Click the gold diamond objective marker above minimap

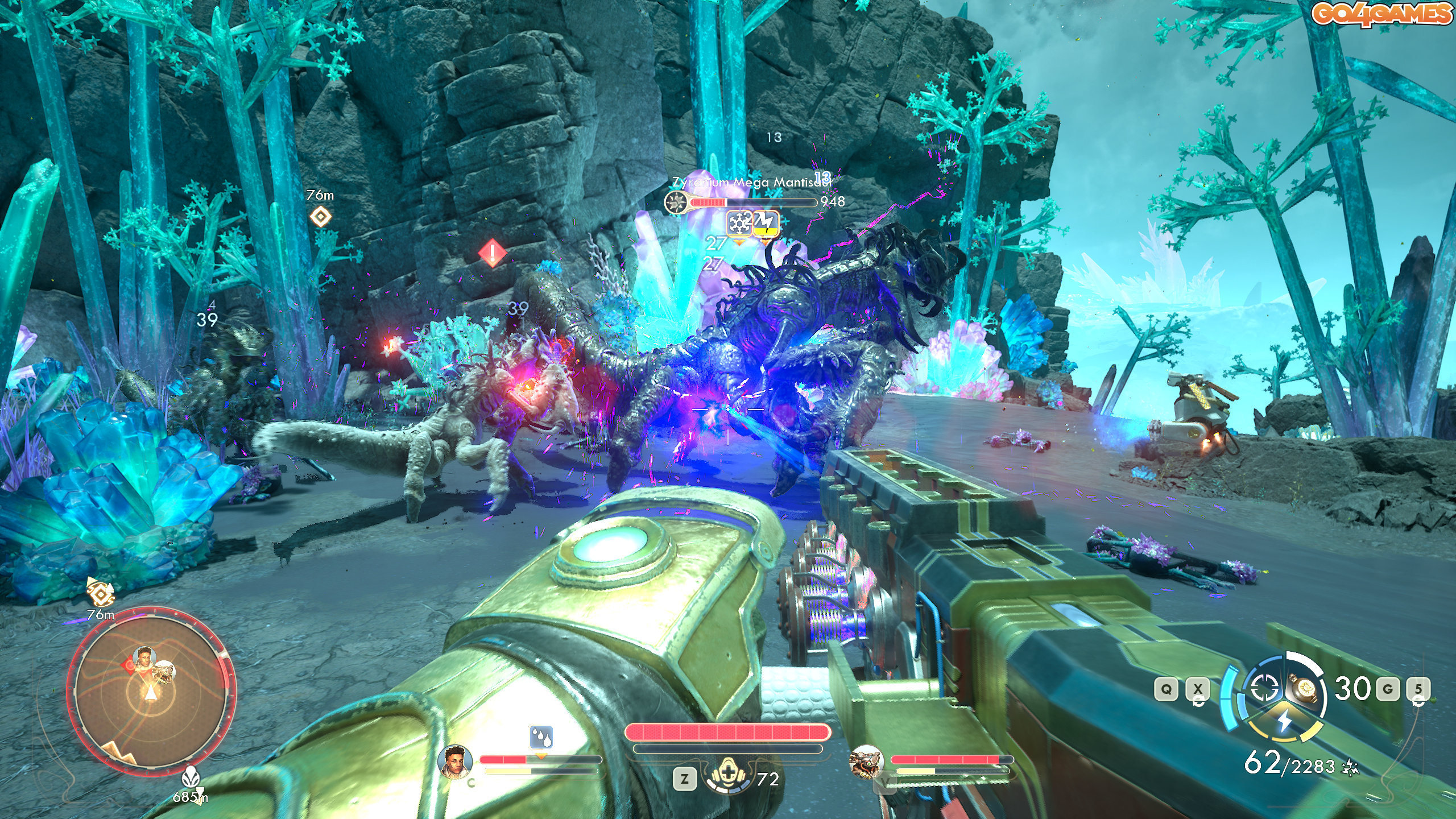point(101,593)
